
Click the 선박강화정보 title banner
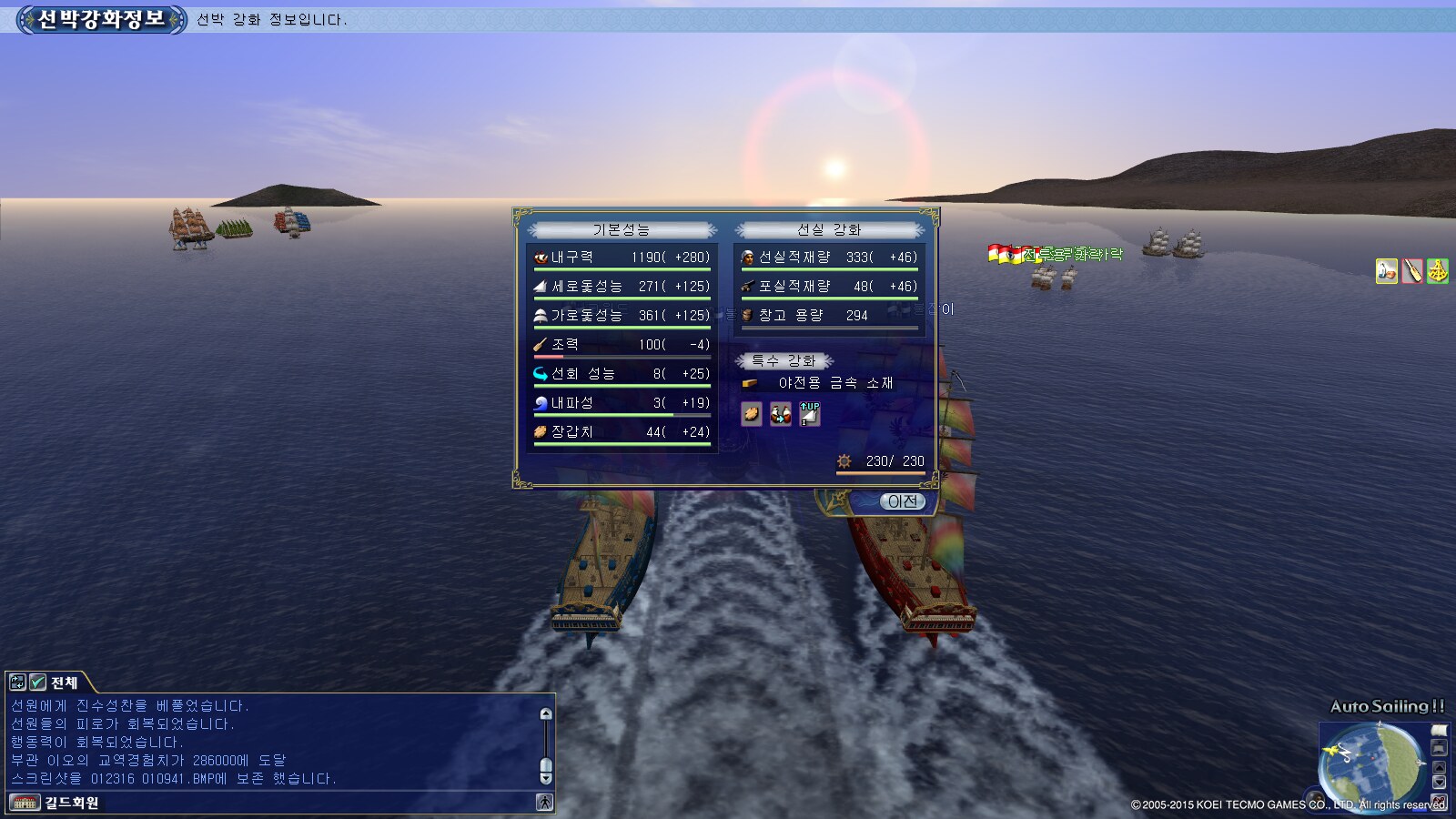100,19
